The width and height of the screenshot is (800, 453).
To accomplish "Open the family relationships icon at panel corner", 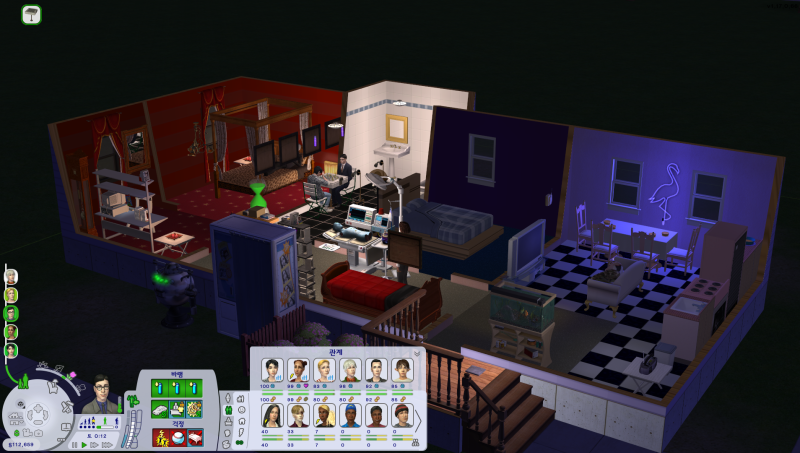I will tap(416, 441).
